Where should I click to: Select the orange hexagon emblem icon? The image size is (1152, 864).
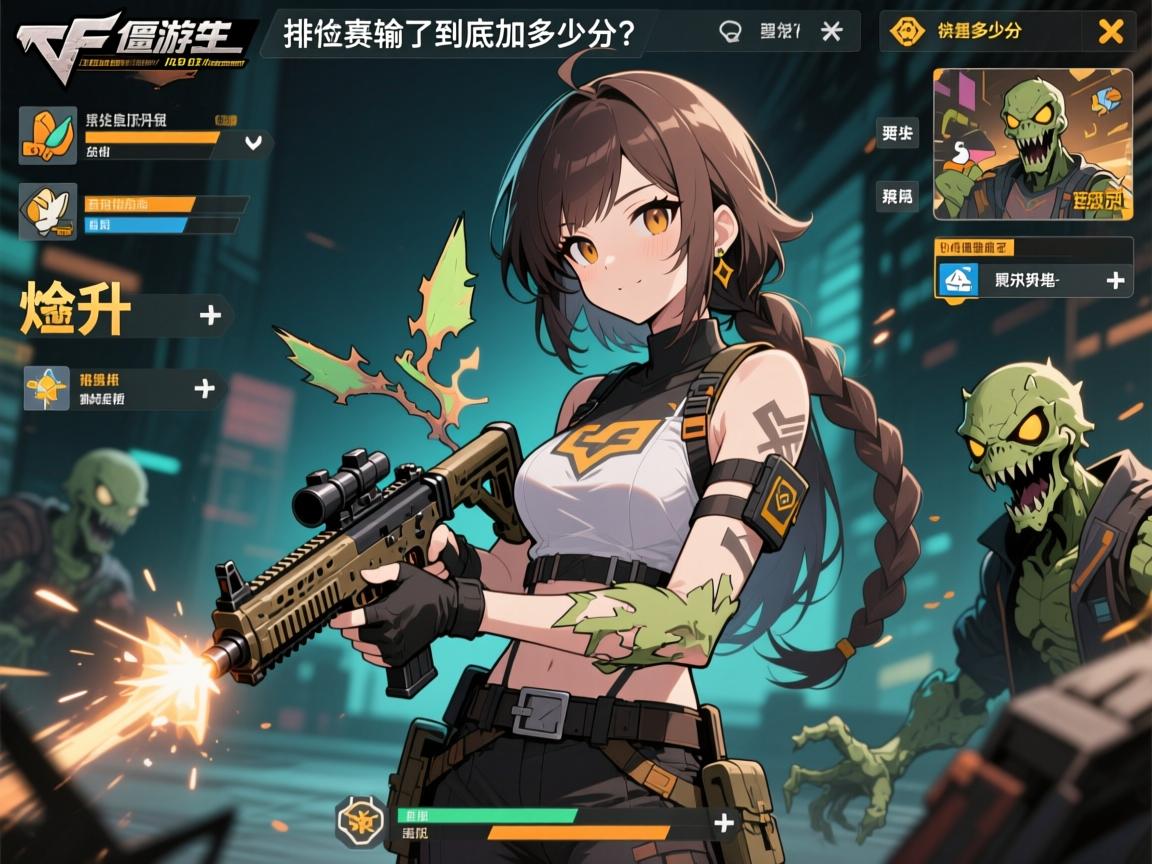point(907,32)
